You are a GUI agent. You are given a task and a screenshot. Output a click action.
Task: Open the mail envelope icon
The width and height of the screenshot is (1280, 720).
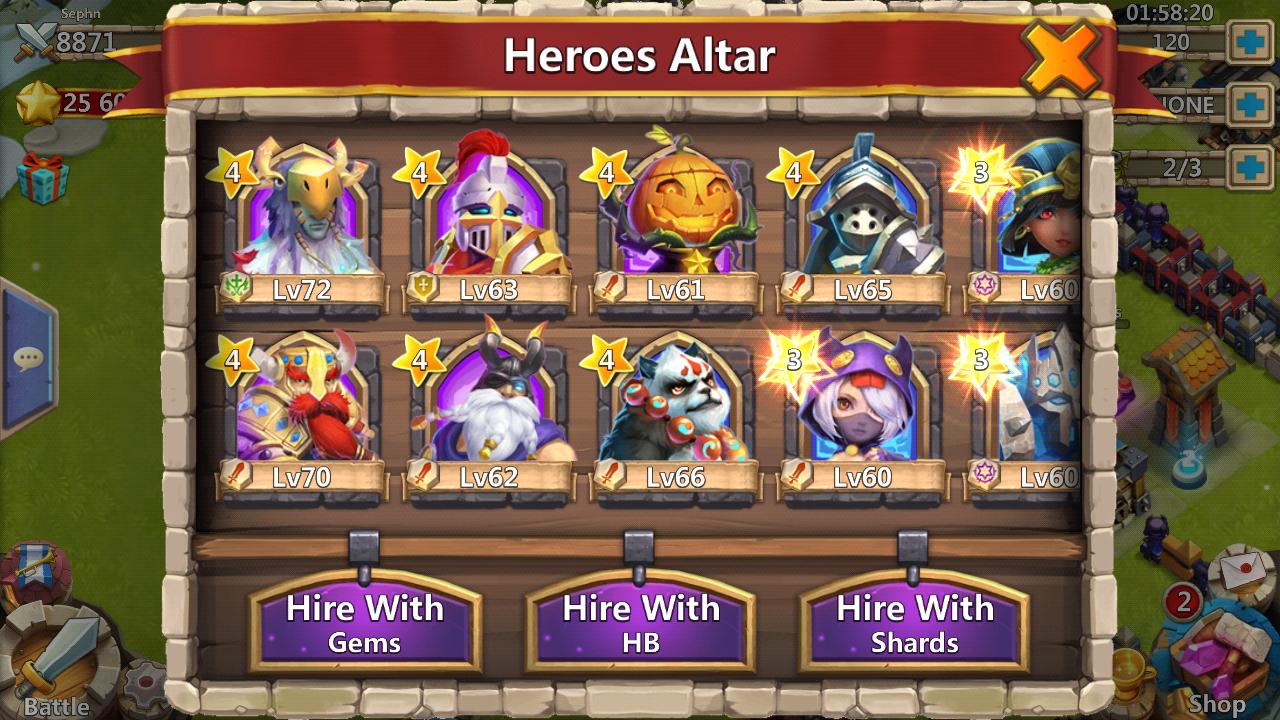1243,572
